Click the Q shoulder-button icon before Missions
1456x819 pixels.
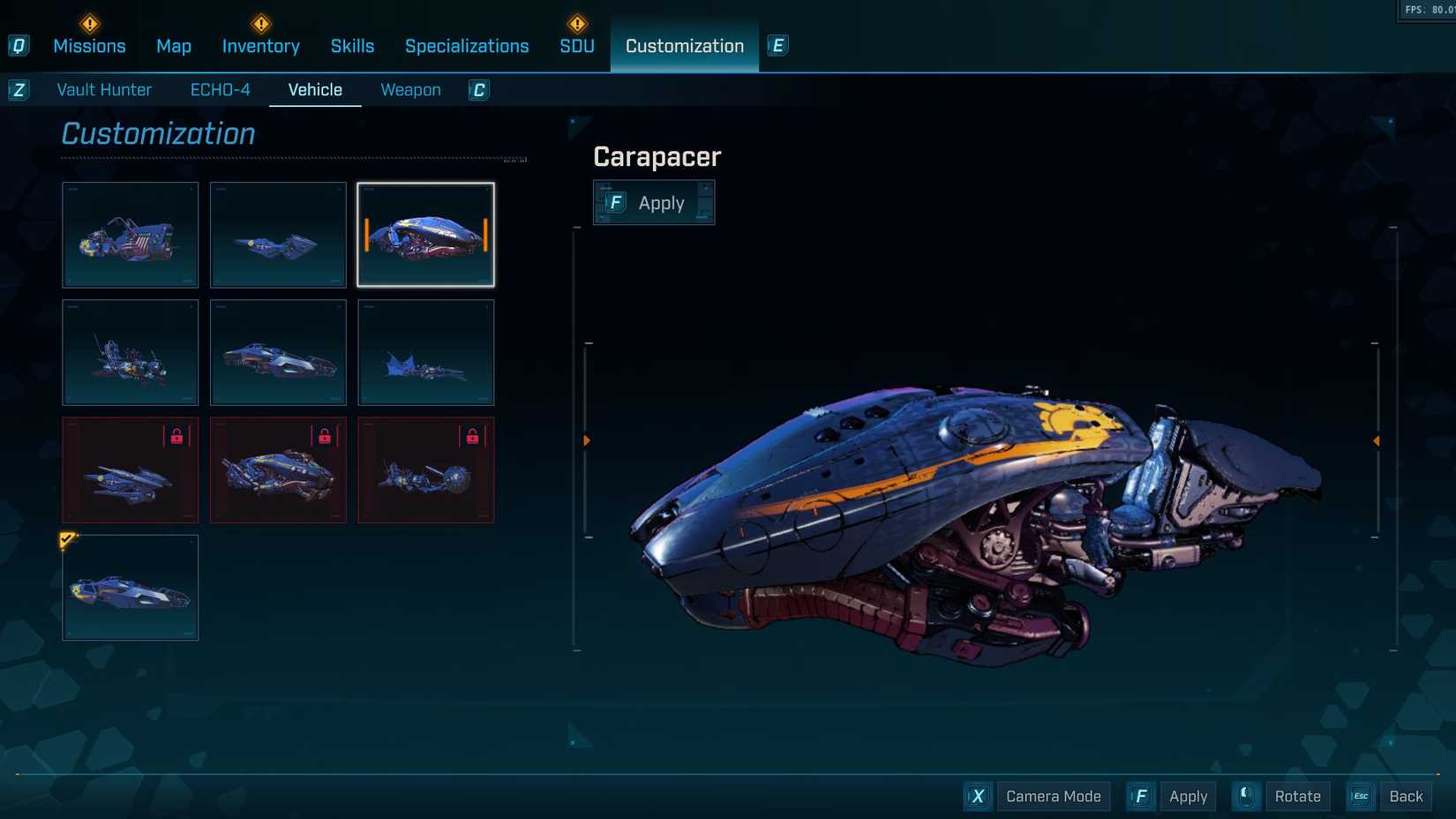[x=18, y=45]
